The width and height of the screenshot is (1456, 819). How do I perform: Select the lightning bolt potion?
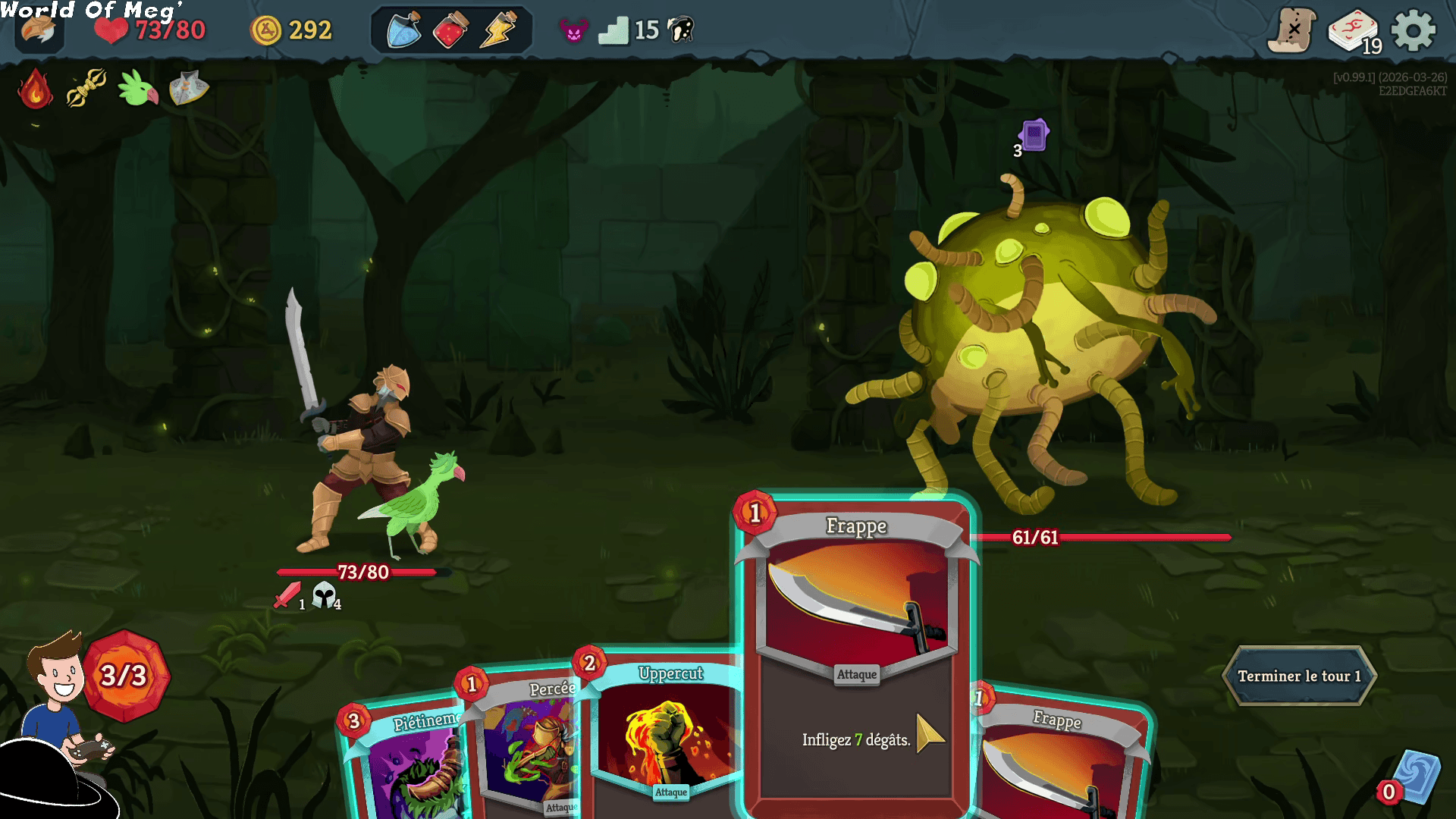click(x=498, y=31)
